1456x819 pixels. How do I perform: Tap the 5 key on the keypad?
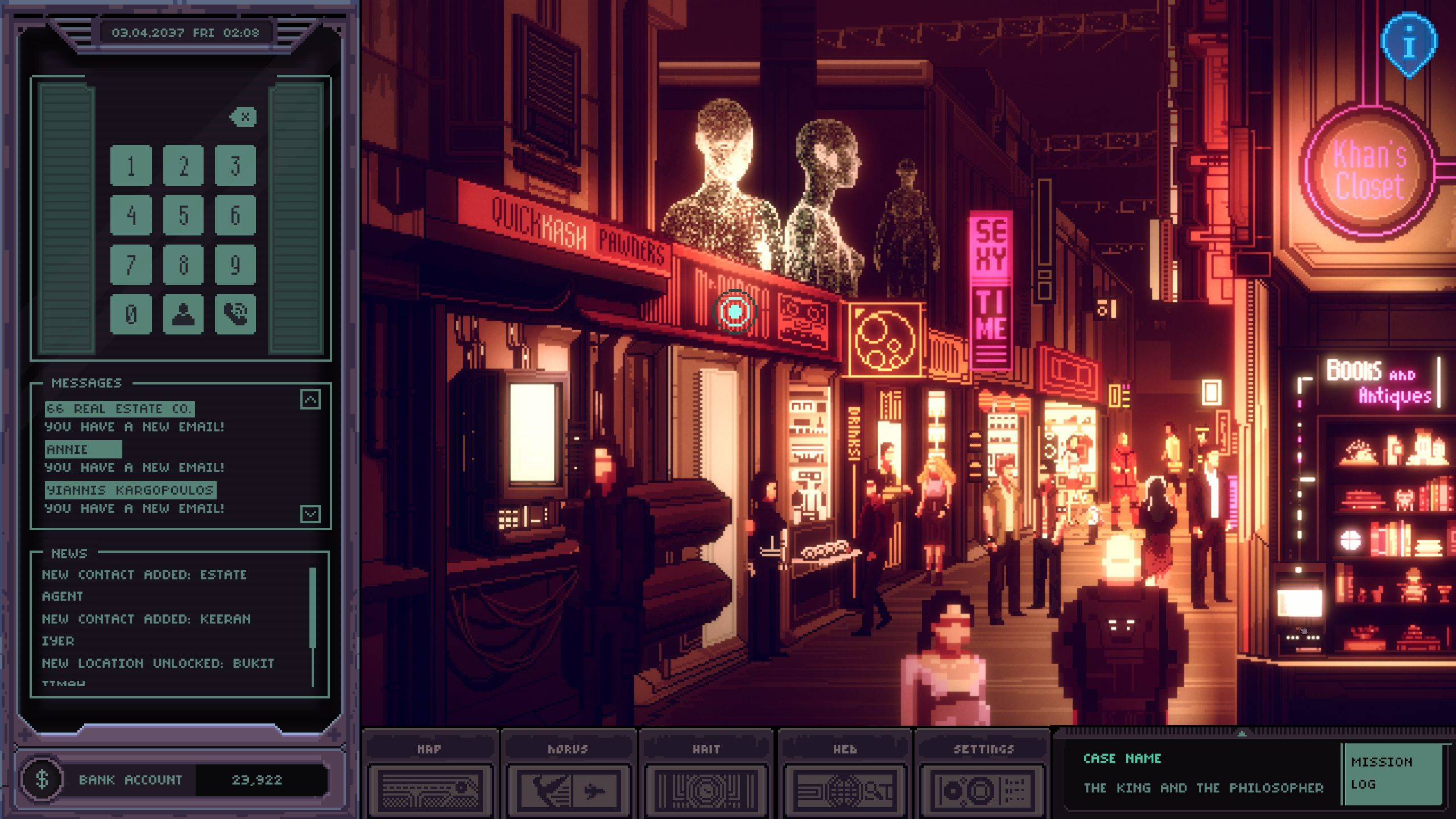point(183,215)
